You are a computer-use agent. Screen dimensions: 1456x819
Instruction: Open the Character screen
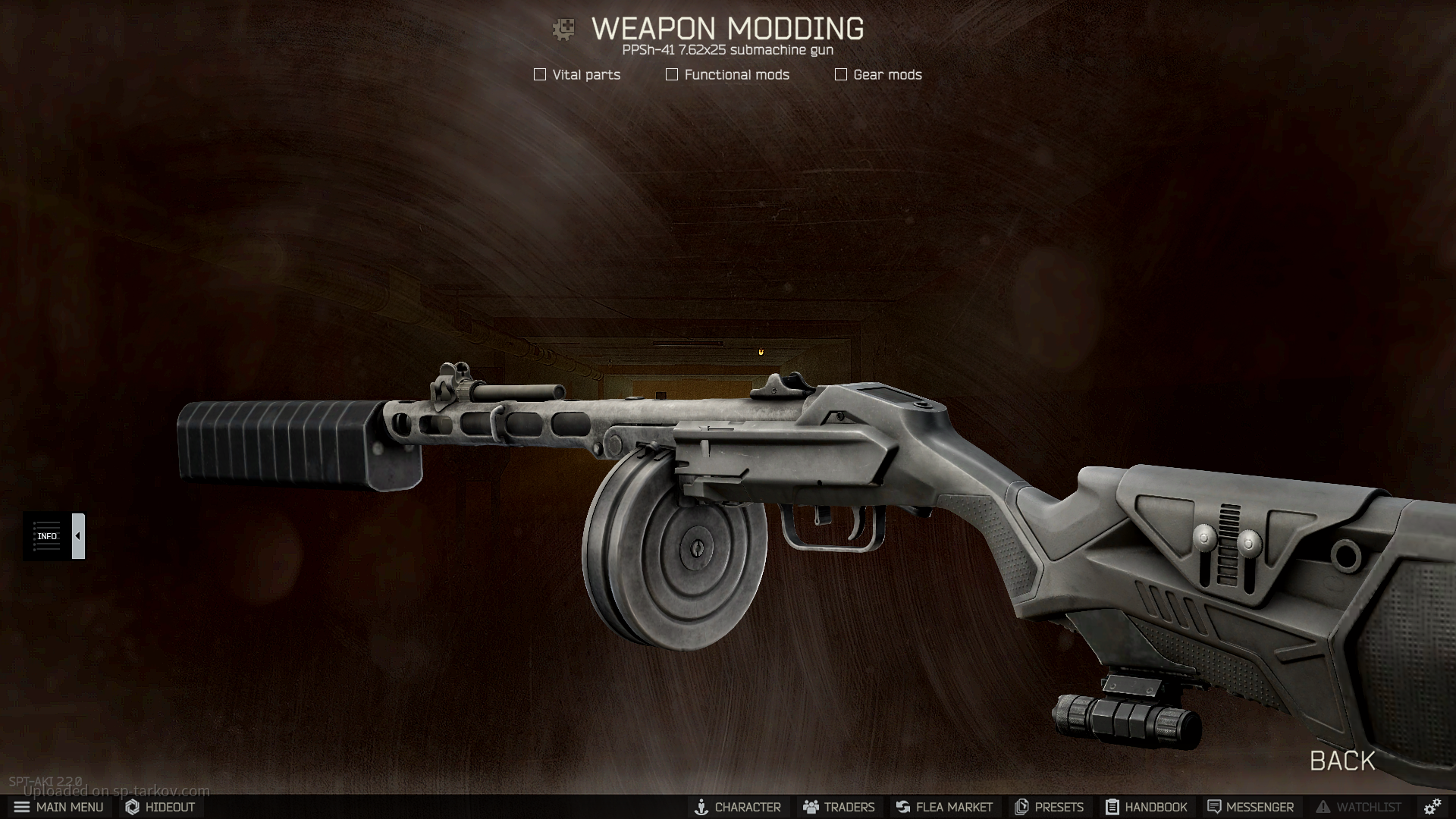pos(737,807)
